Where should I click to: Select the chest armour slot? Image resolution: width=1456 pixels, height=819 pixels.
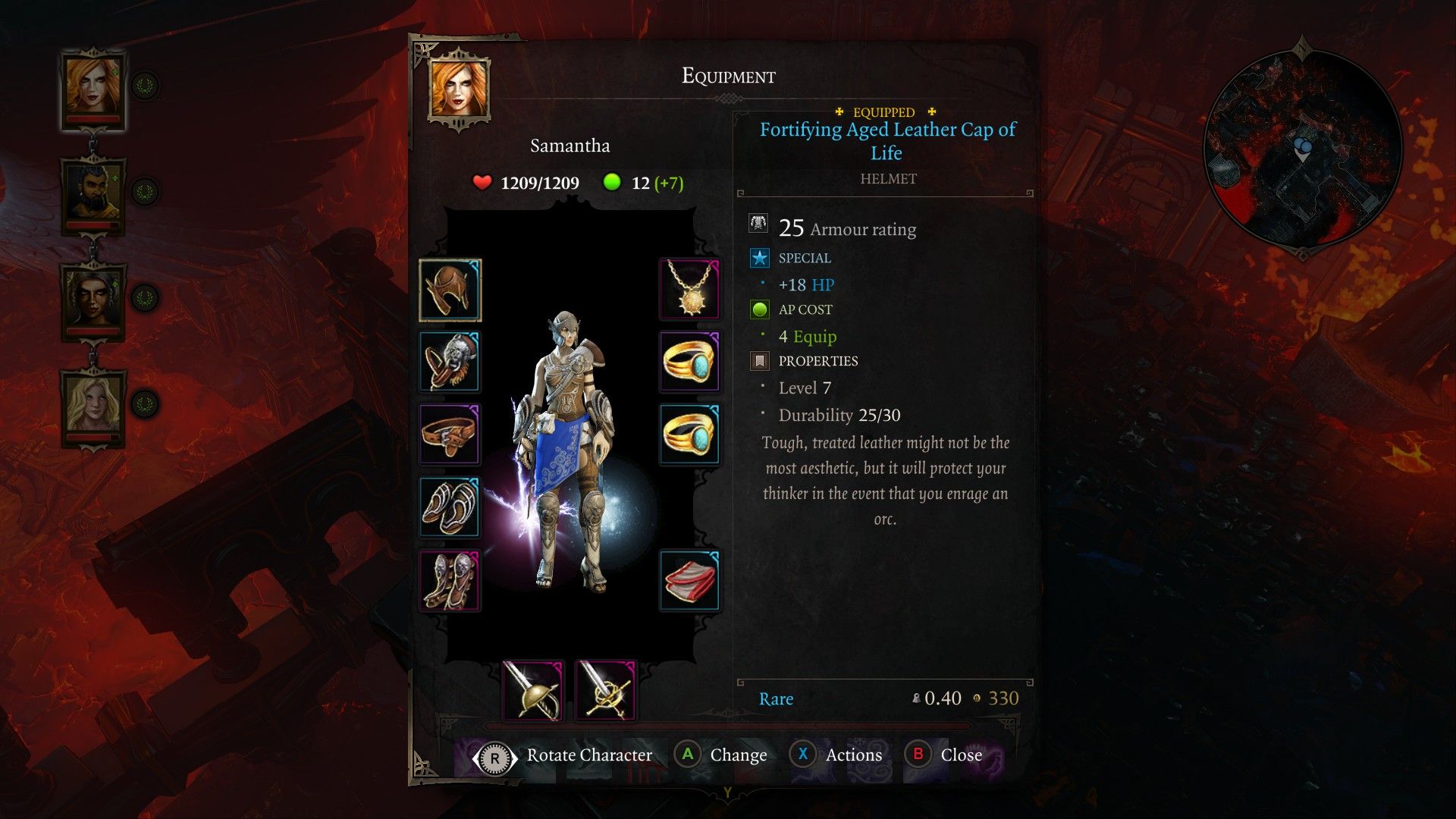450,362
